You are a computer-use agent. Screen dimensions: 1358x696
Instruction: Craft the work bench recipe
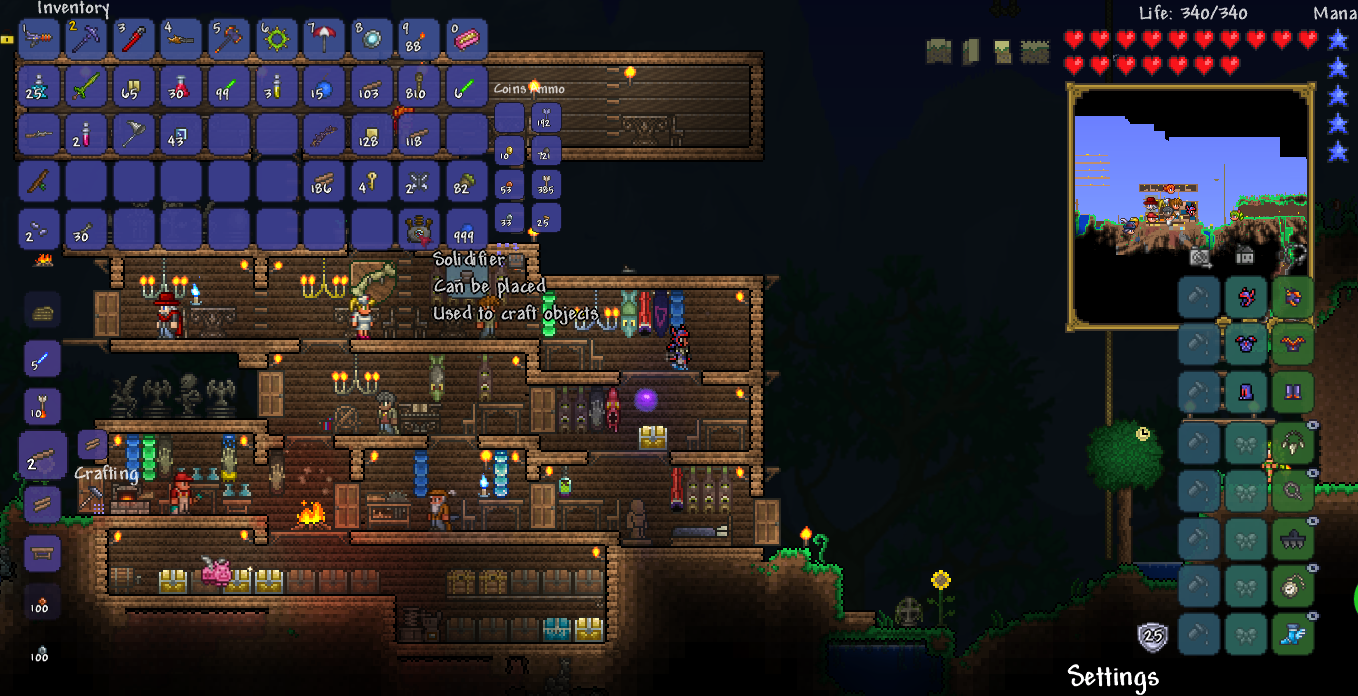[43, 550]
